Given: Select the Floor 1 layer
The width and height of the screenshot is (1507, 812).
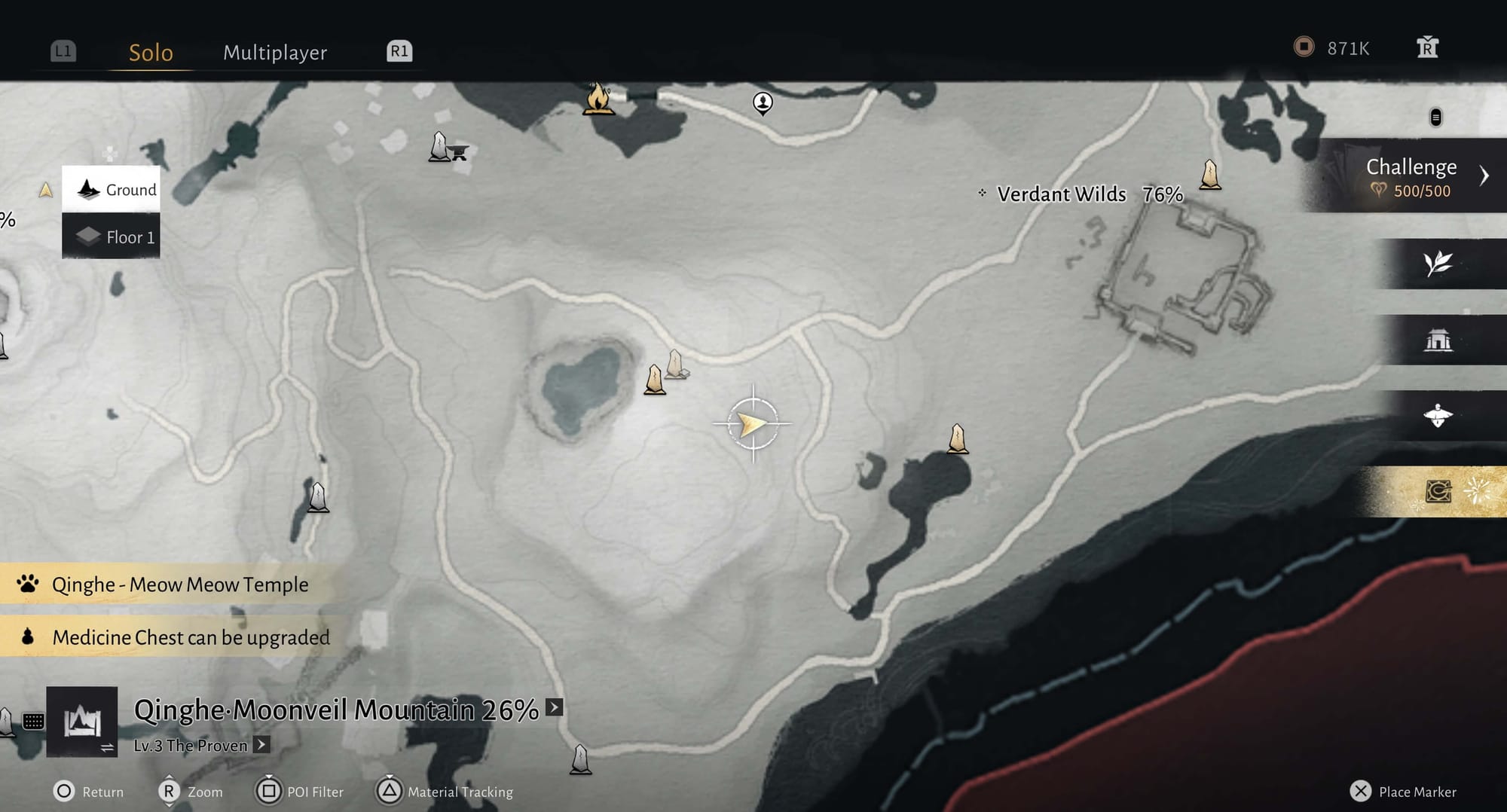Looking at the screenshot, I should 112,237.
